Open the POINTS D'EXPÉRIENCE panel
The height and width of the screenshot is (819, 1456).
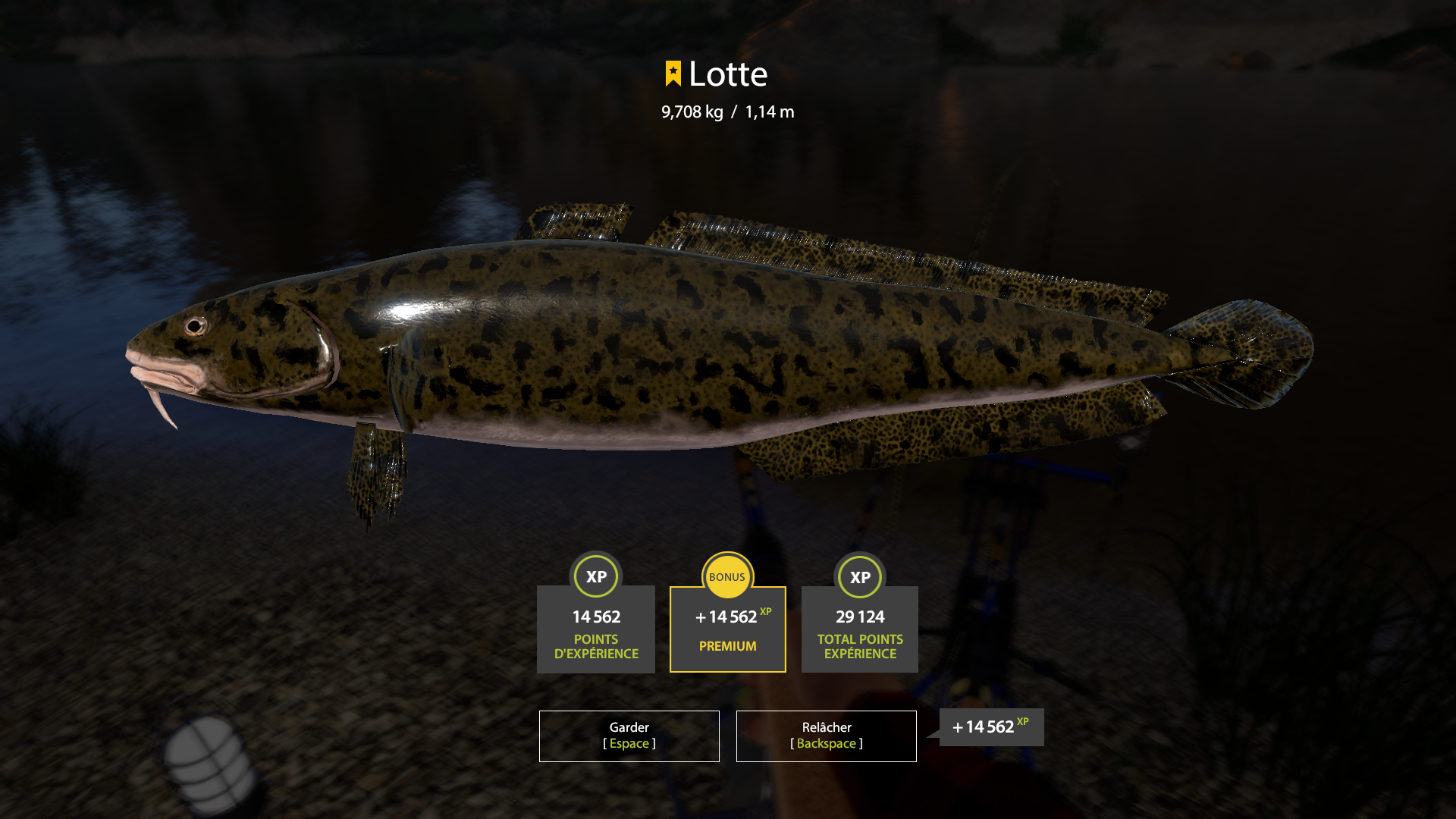(x=596, y=629)
